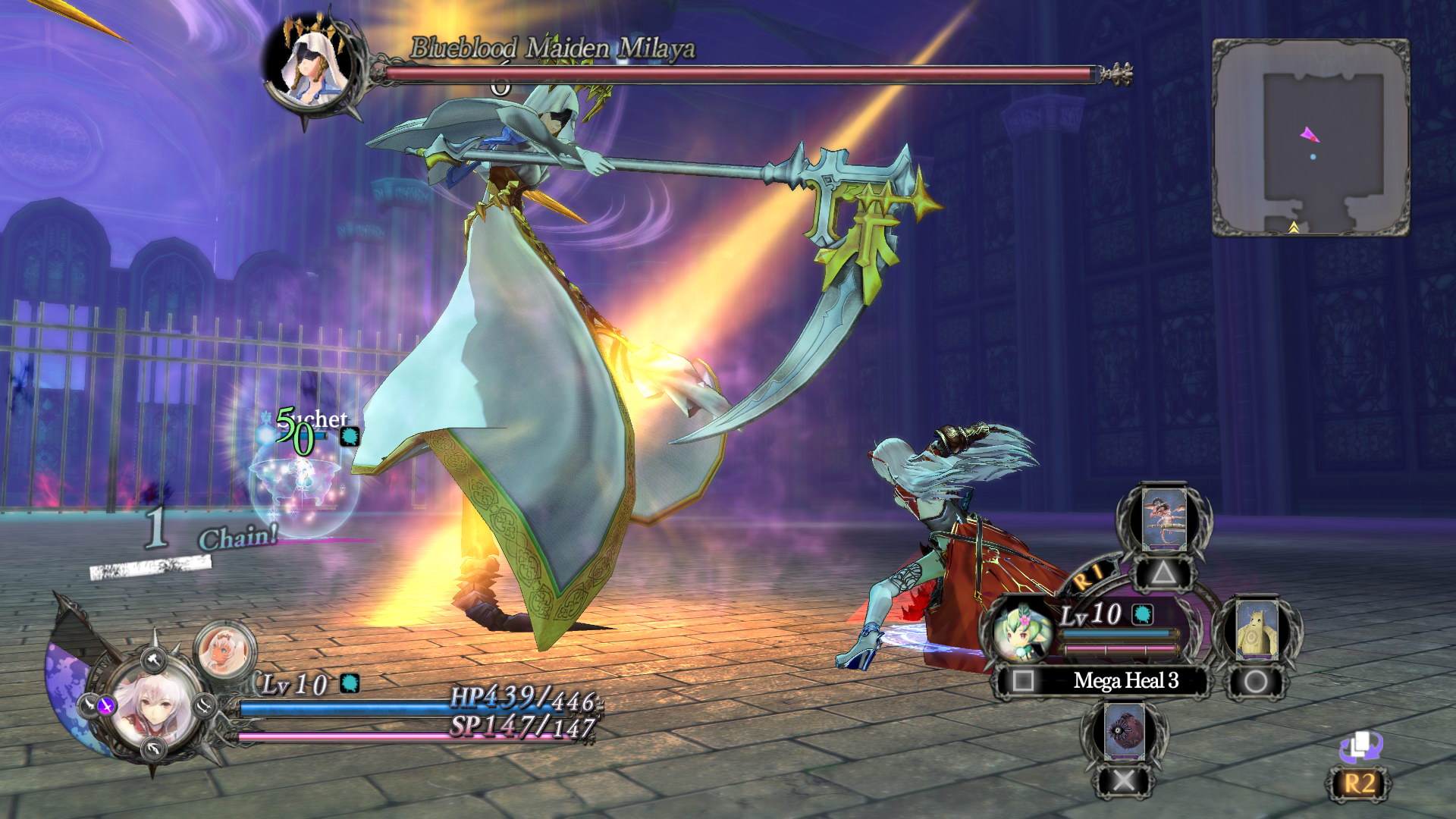Open the dungeon minimap

tap(1310, 138)
